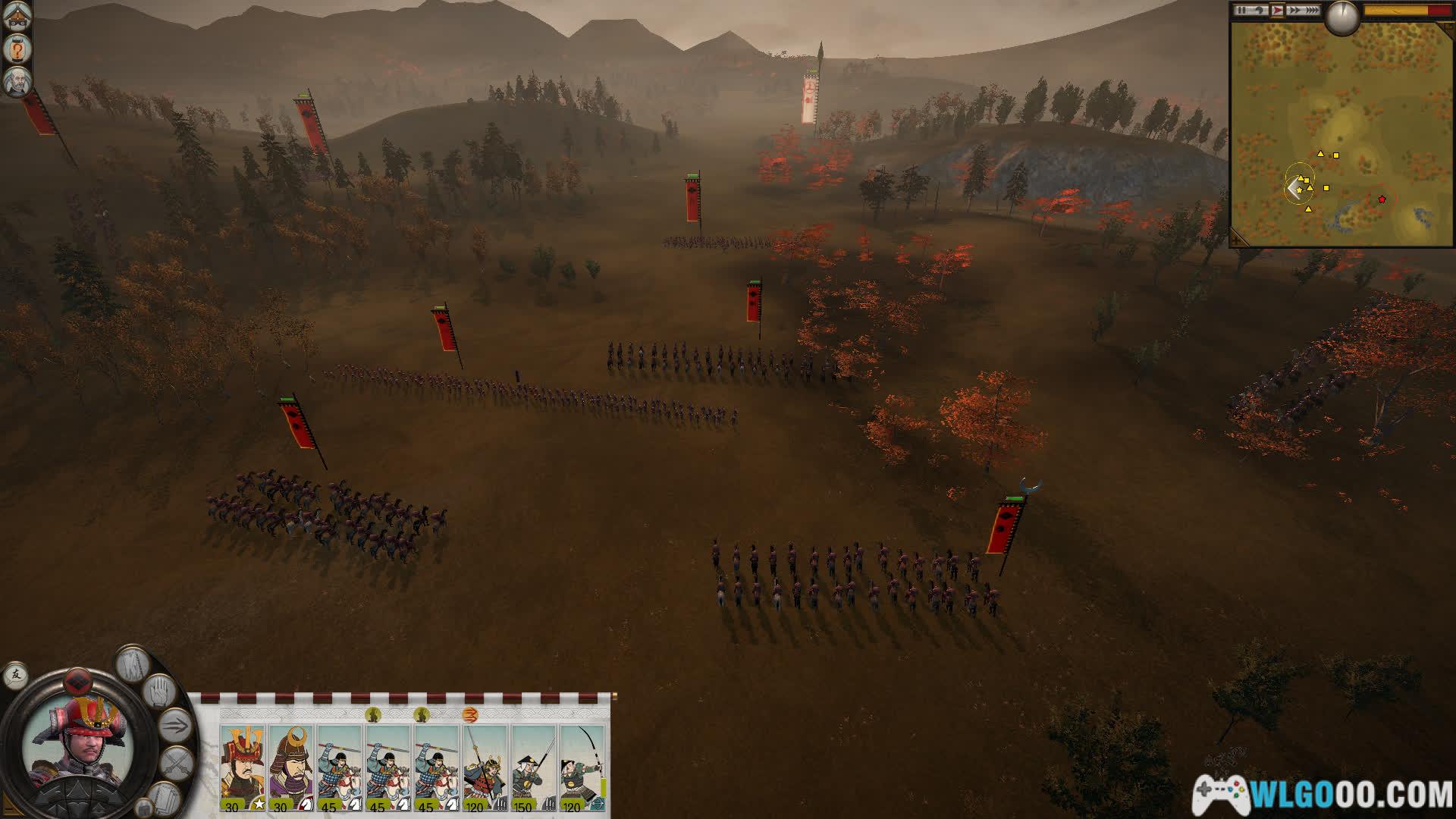This screenshot has width=1456, height=819.
Task: Select the purple-armored cavalry commander card
Action: pos(291,767)
